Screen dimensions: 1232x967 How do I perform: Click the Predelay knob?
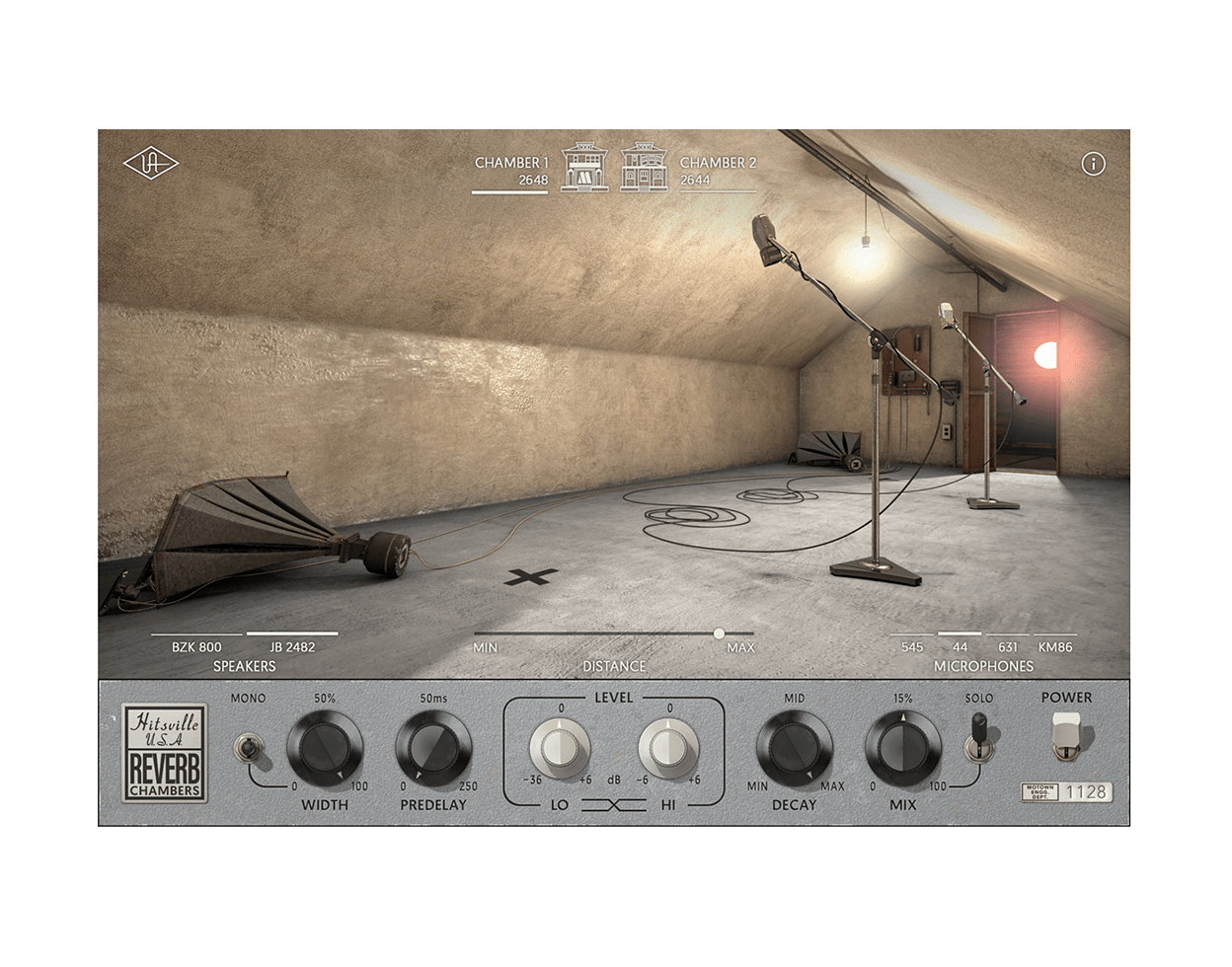coord(432,748)
